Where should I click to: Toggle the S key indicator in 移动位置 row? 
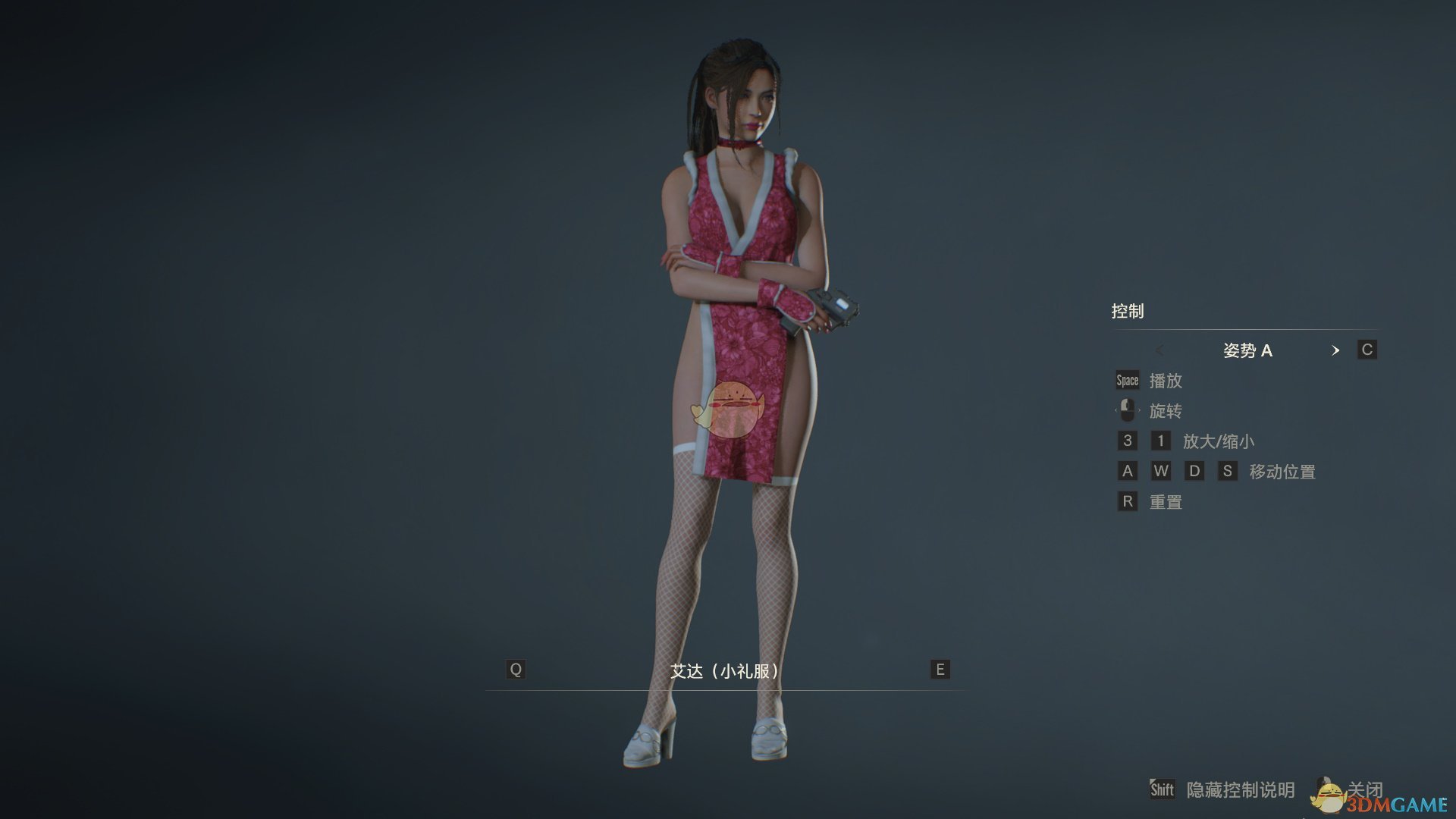1228,471
